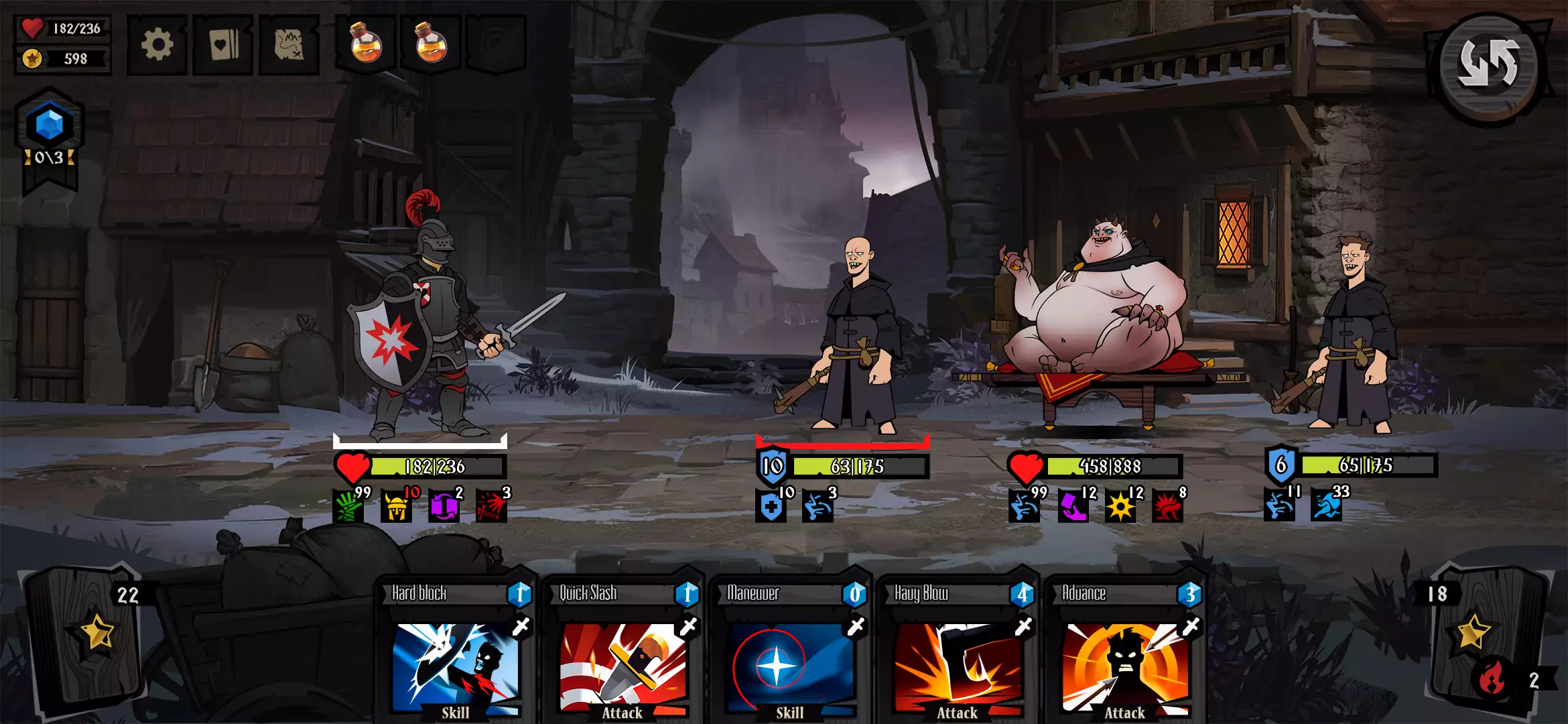Use the first orange potion
The image size is (1568, 724).
click(x=366, y=44)
